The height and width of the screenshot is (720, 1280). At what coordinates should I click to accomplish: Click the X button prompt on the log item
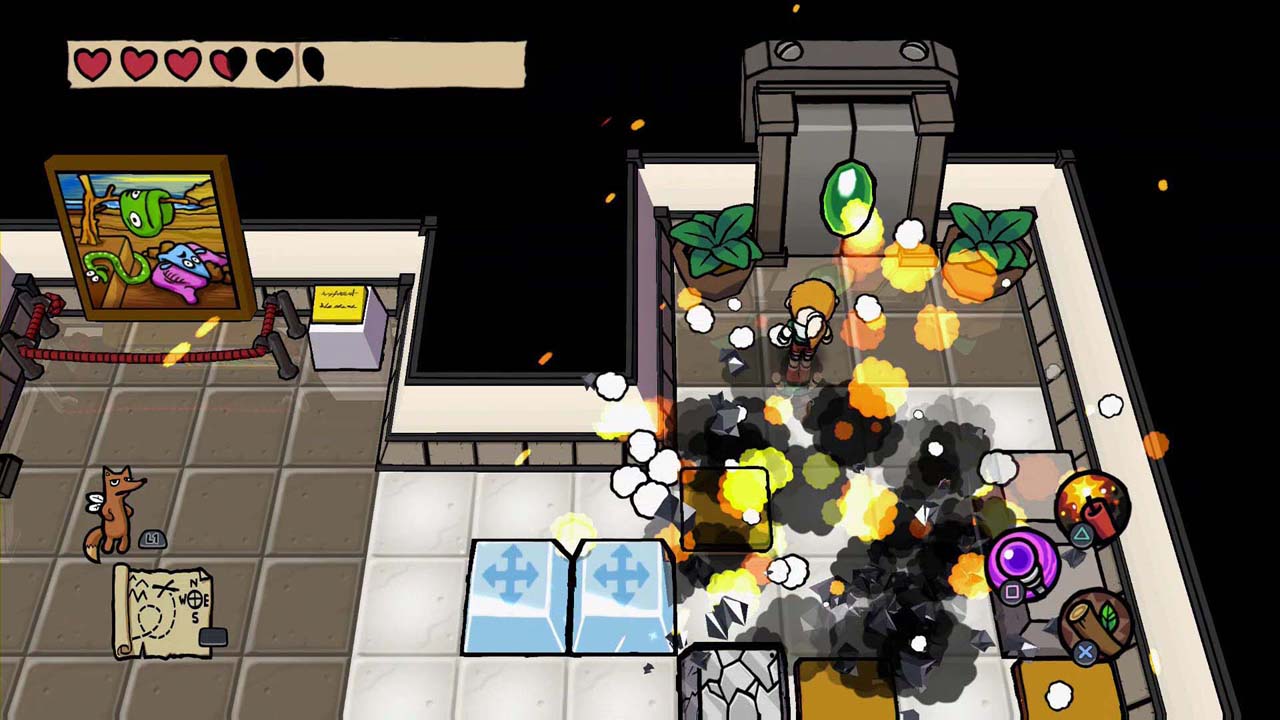1084,650
